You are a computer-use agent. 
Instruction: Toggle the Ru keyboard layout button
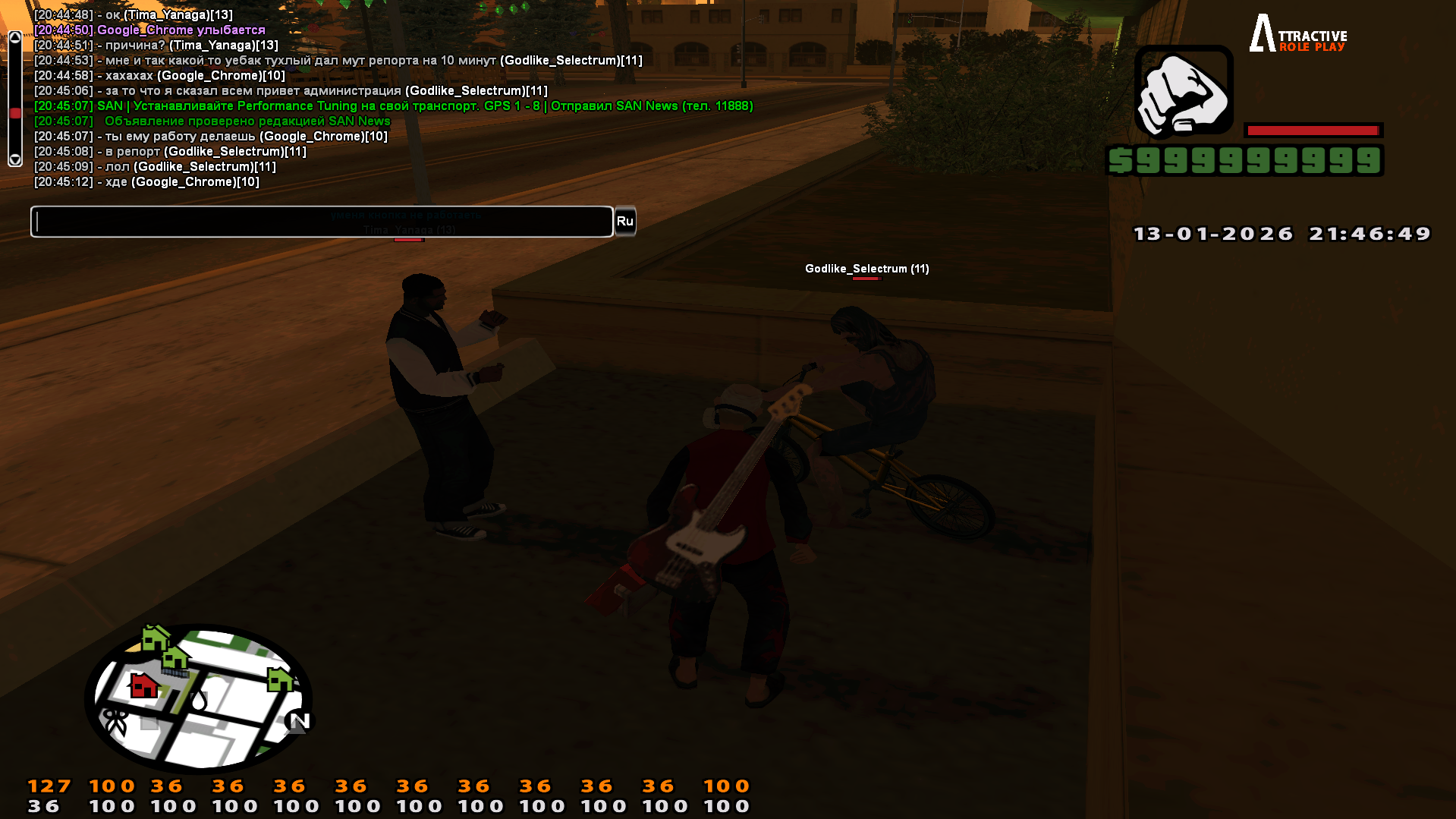[x=624, y=221]
